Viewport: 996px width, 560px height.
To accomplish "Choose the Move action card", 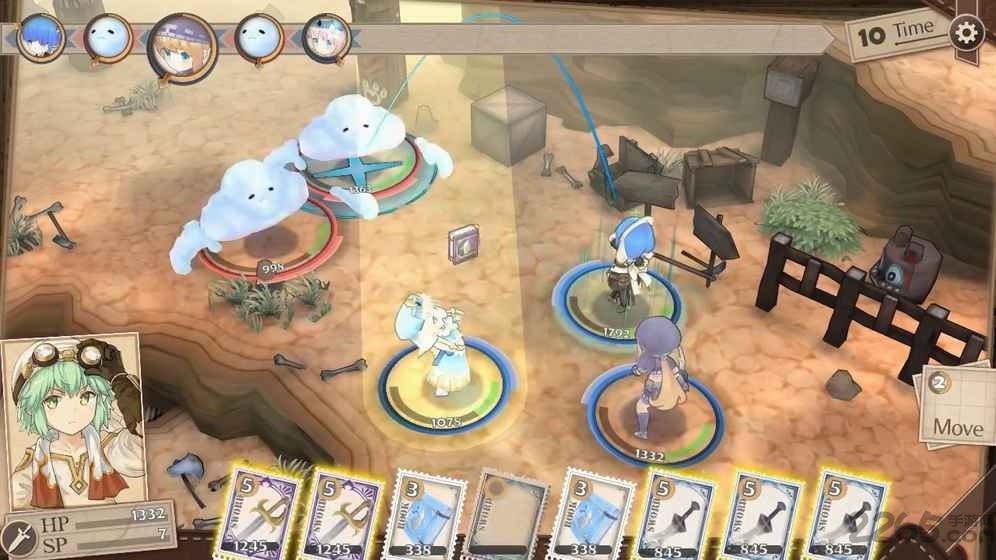I will (956, 407).
